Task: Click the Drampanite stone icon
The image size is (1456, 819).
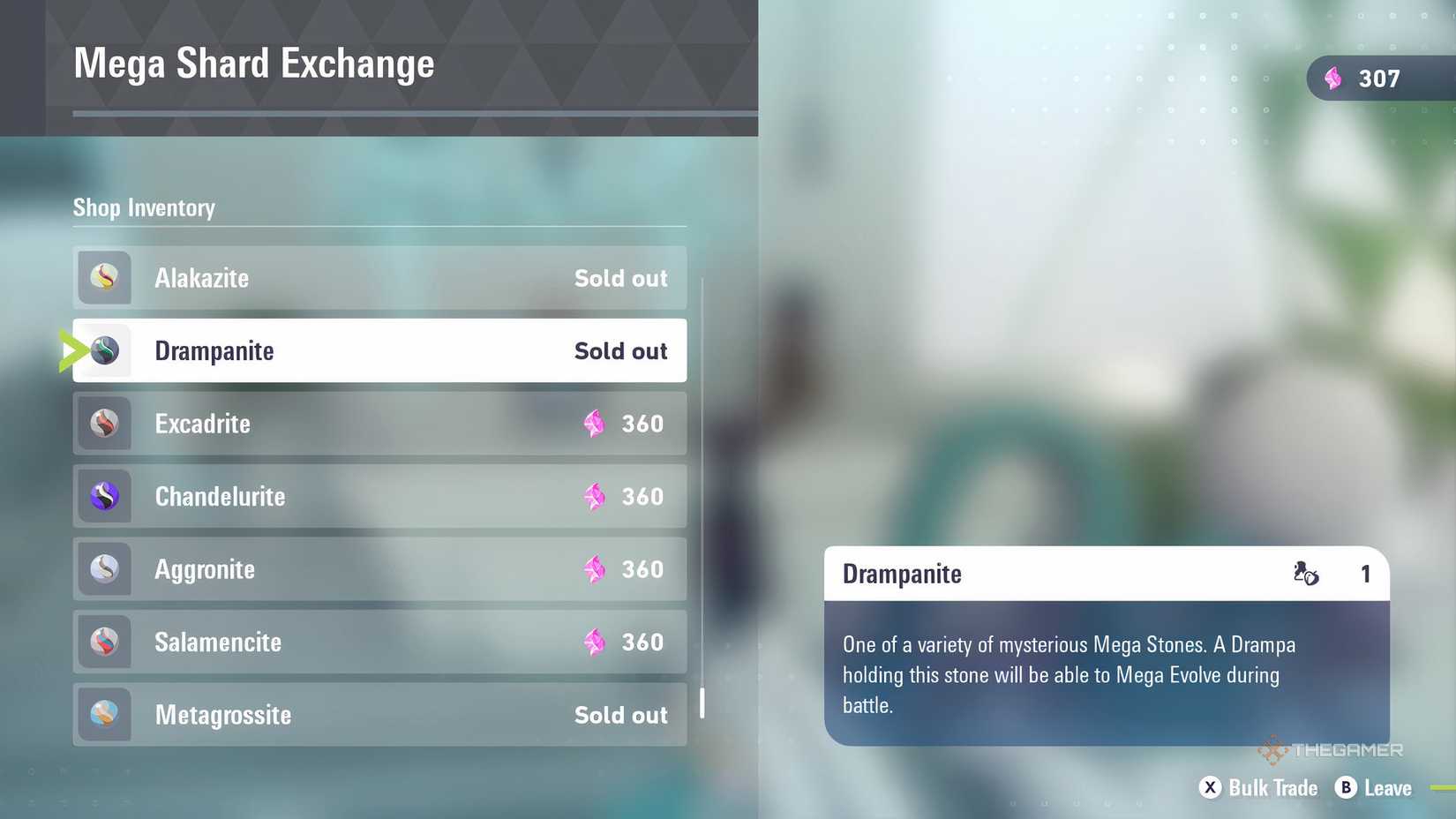Action: [x=104, y=350]
